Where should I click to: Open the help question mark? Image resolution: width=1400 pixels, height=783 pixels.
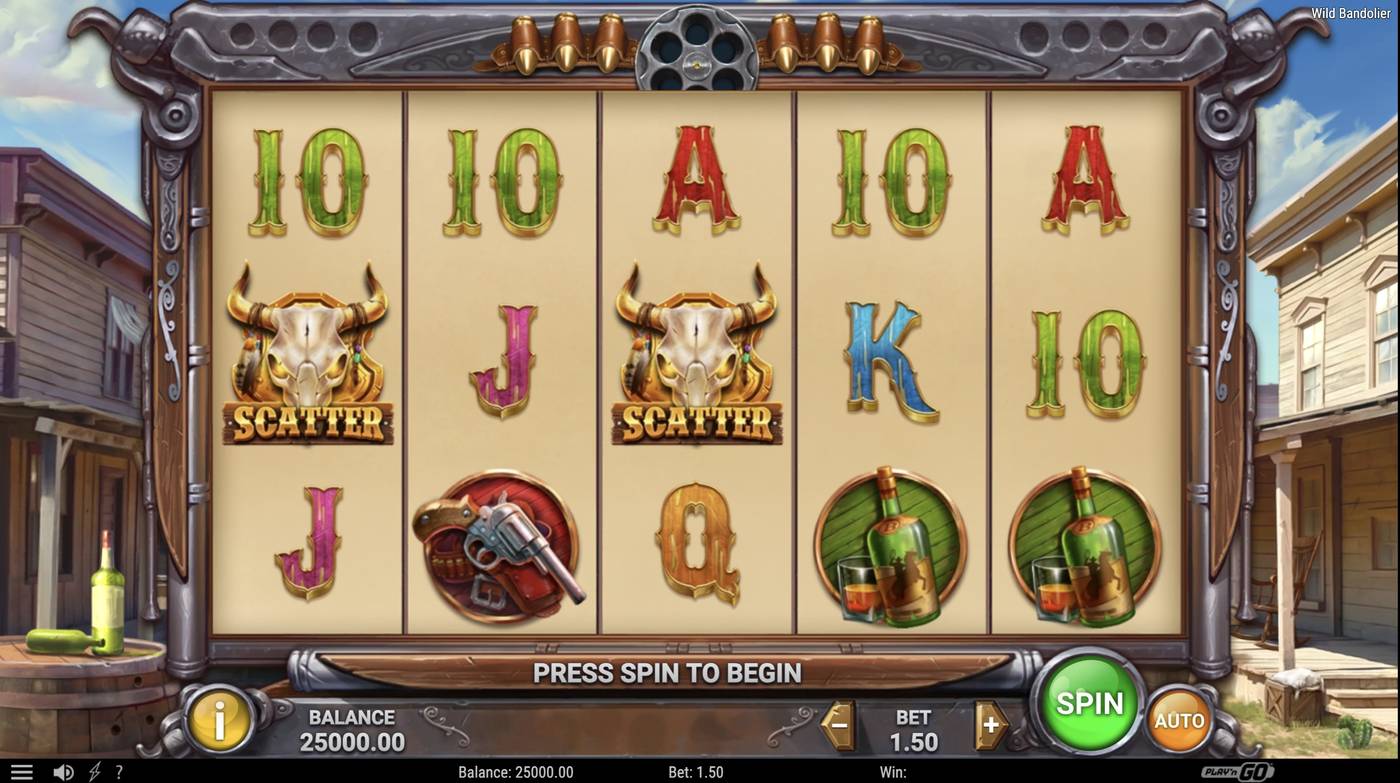click(118, 771)
